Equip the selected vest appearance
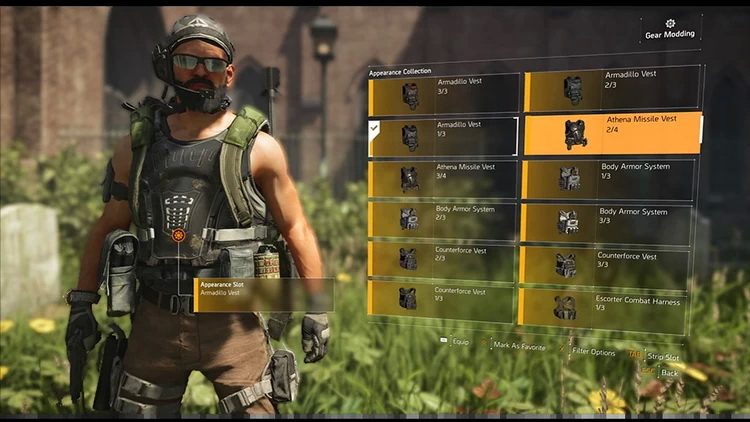This screenshot has width=750, height=422. point(459,340)
